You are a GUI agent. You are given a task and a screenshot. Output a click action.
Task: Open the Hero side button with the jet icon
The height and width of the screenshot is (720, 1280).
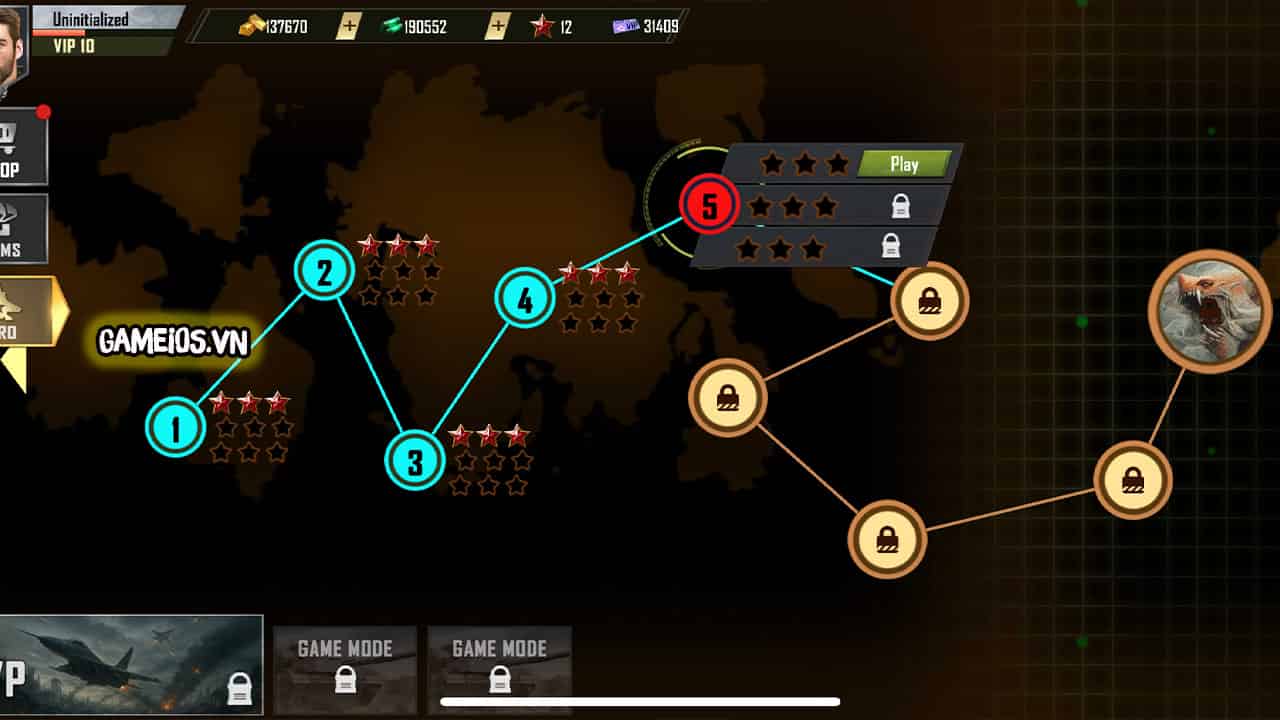pos(26,311)
